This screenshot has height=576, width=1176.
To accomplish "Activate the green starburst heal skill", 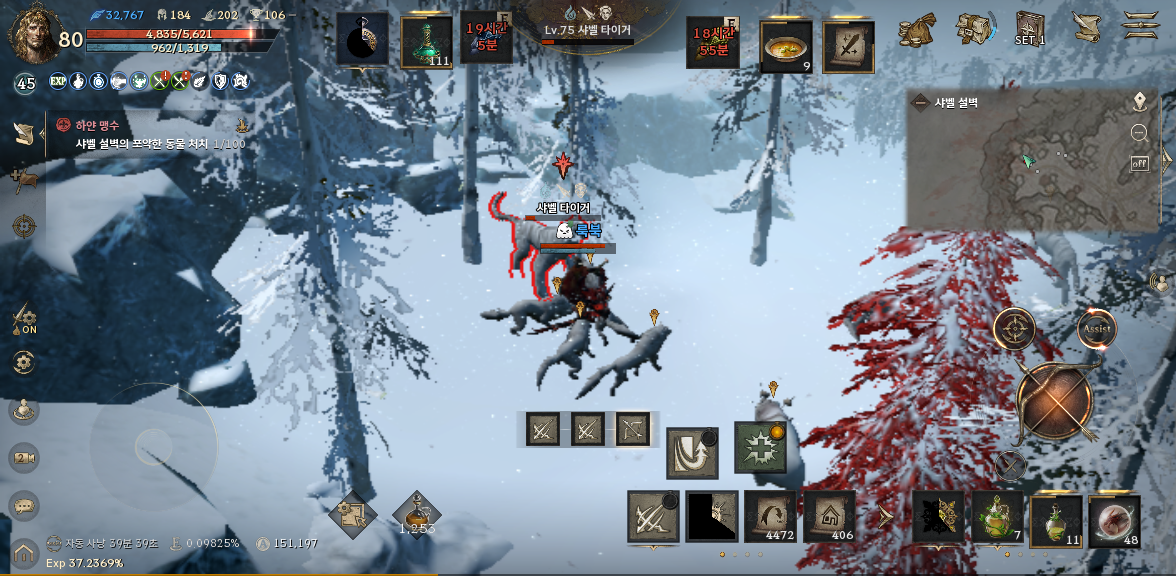I will (760, 447).
